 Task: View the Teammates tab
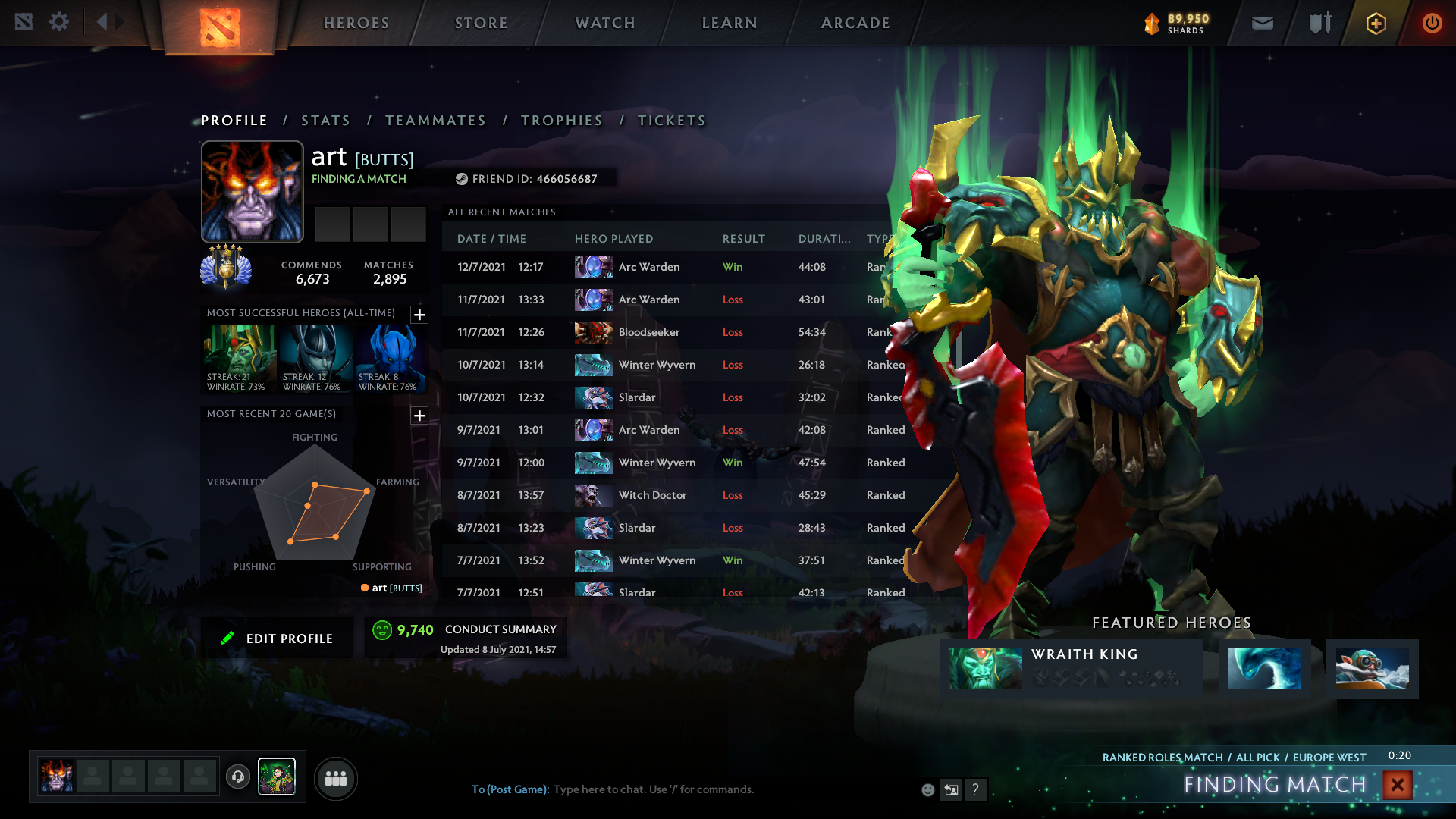435,121
